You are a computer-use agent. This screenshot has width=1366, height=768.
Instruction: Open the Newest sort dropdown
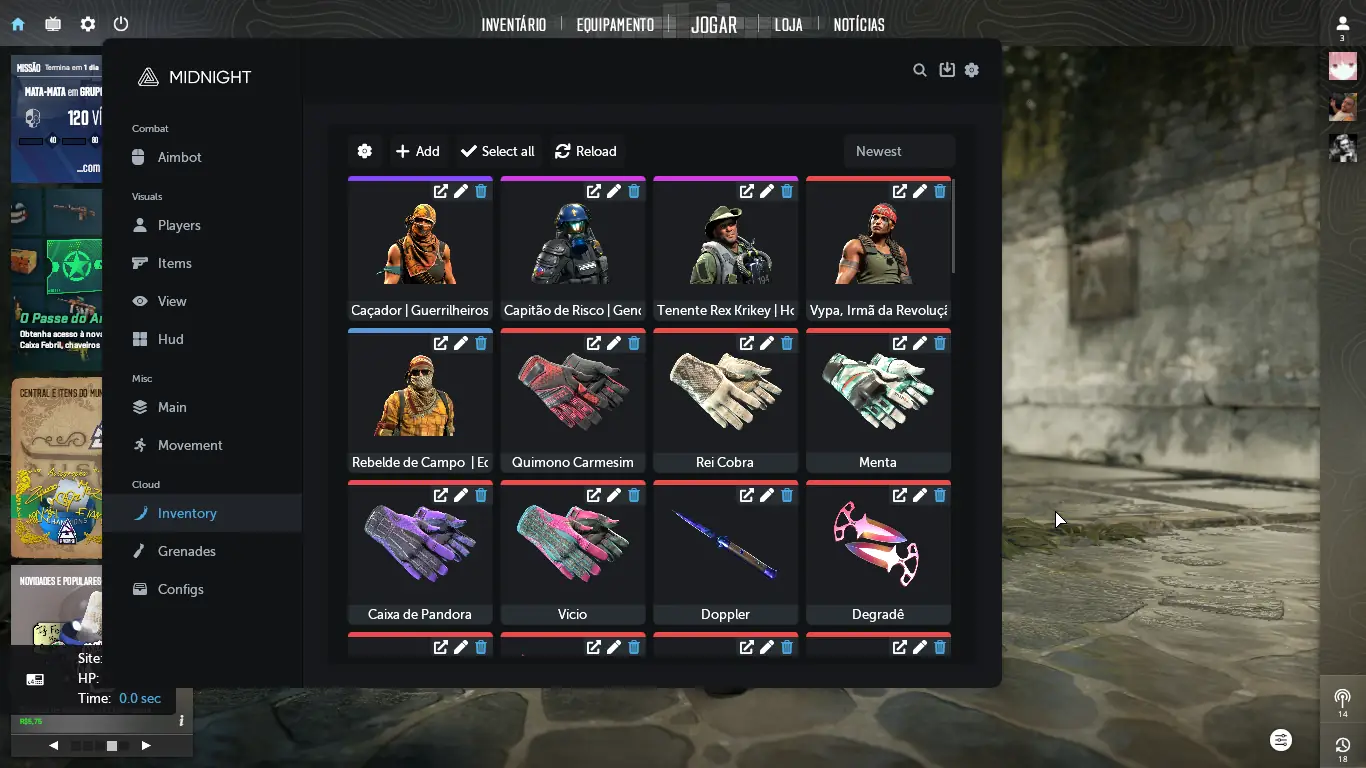pos(899,151)
